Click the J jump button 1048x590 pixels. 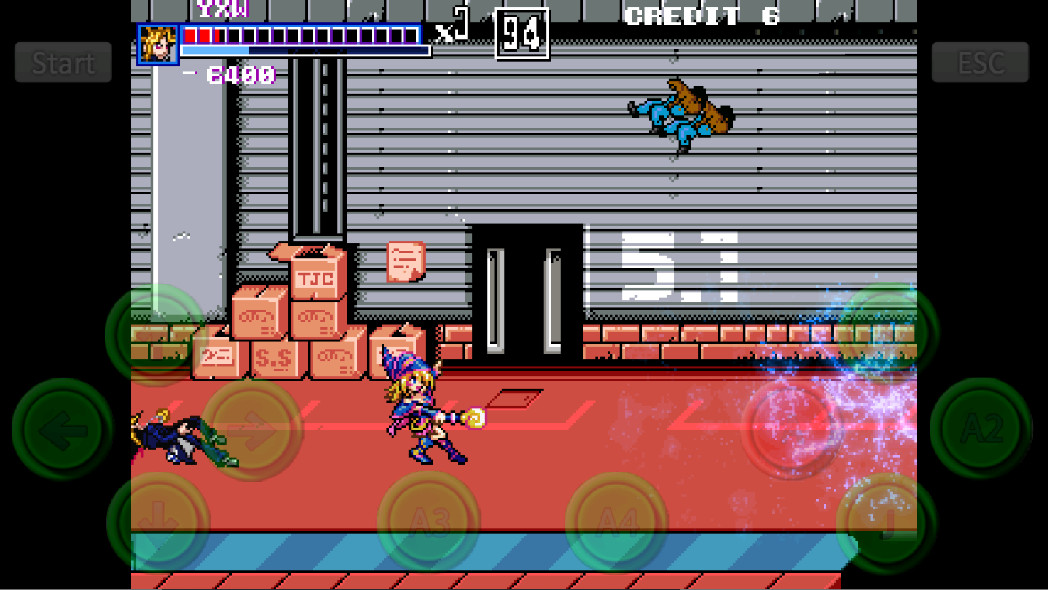tap(886, 521)
